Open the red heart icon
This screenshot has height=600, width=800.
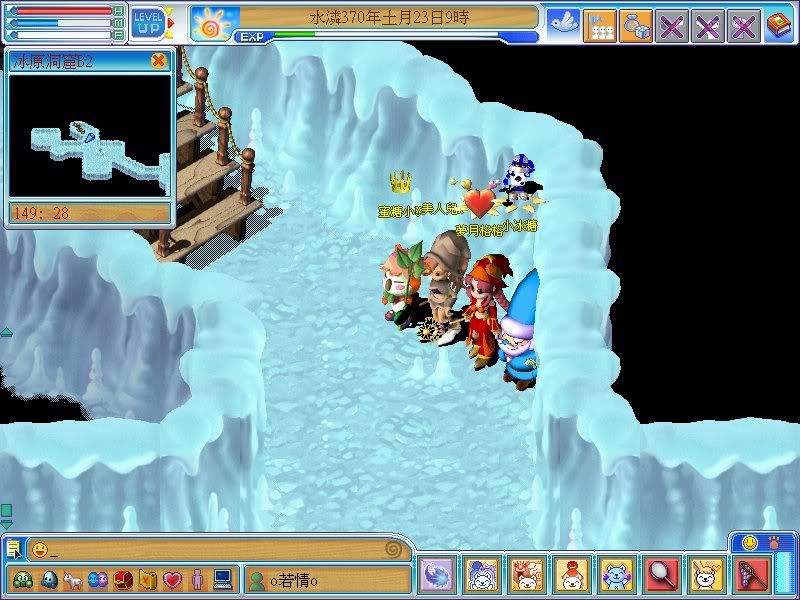click(x=172, y=579)
